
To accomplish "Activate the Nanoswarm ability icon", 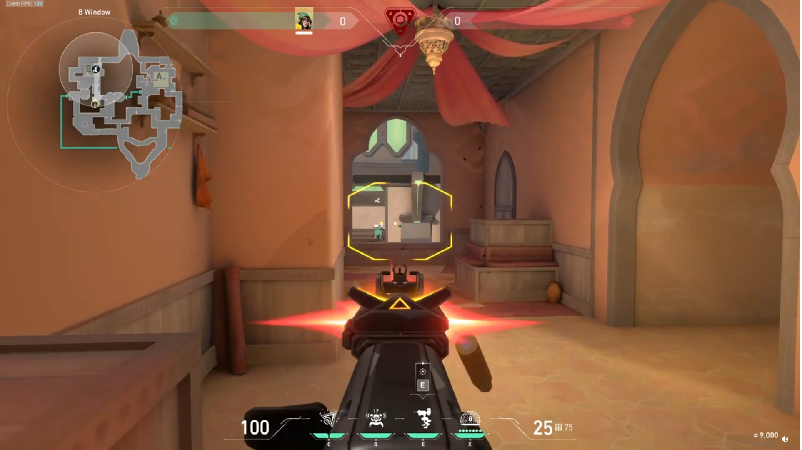I will coord(327,419).
